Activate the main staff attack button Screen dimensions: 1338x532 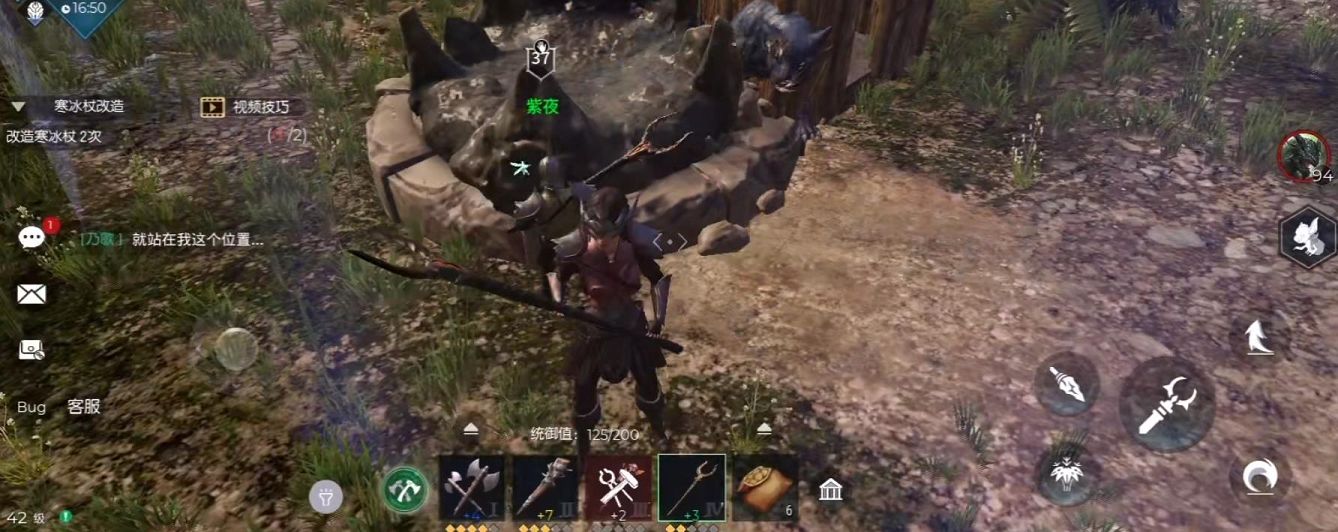pyautogui.click(x=1166, y=404)
